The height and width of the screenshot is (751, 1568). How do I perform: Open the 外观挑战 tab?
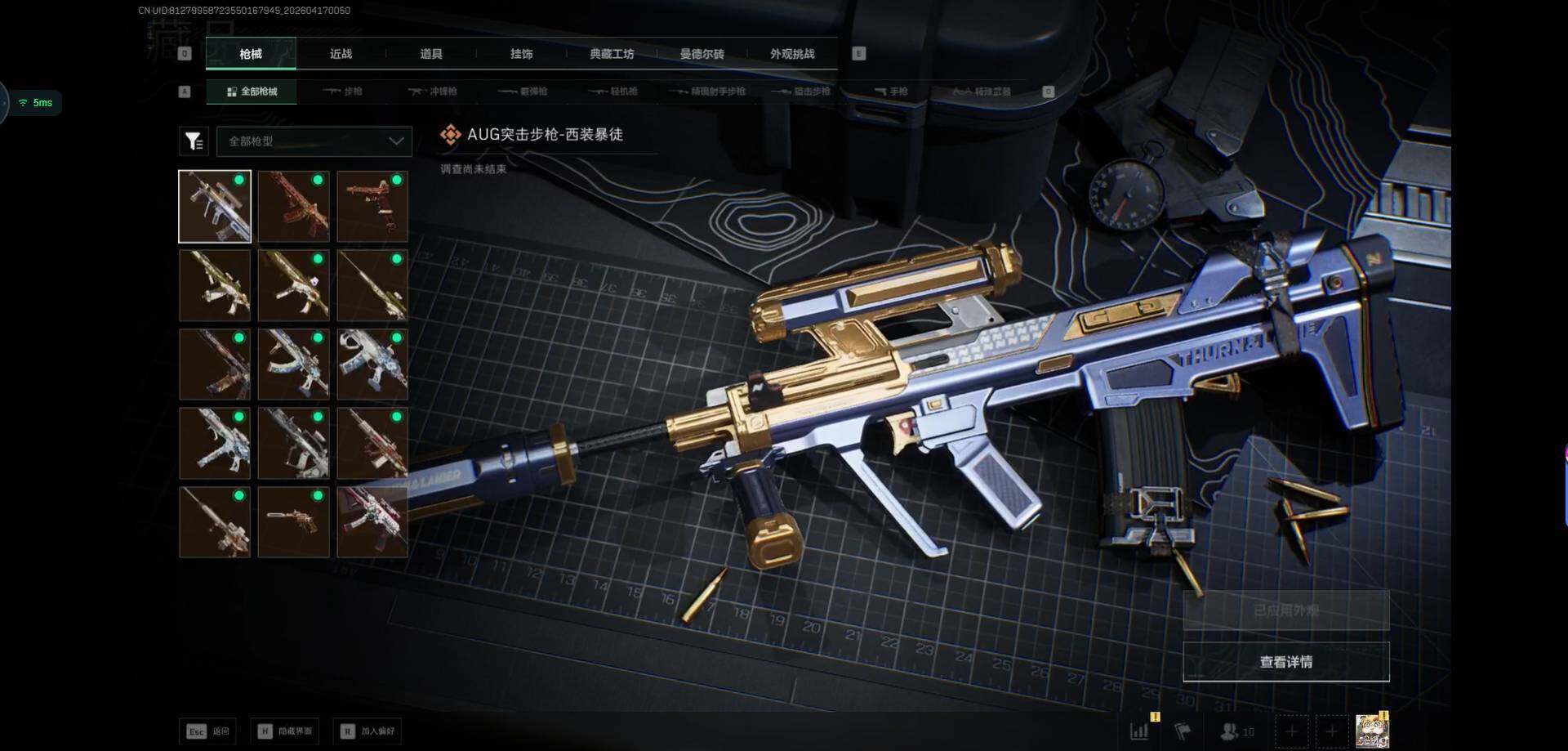pos(791,54)
